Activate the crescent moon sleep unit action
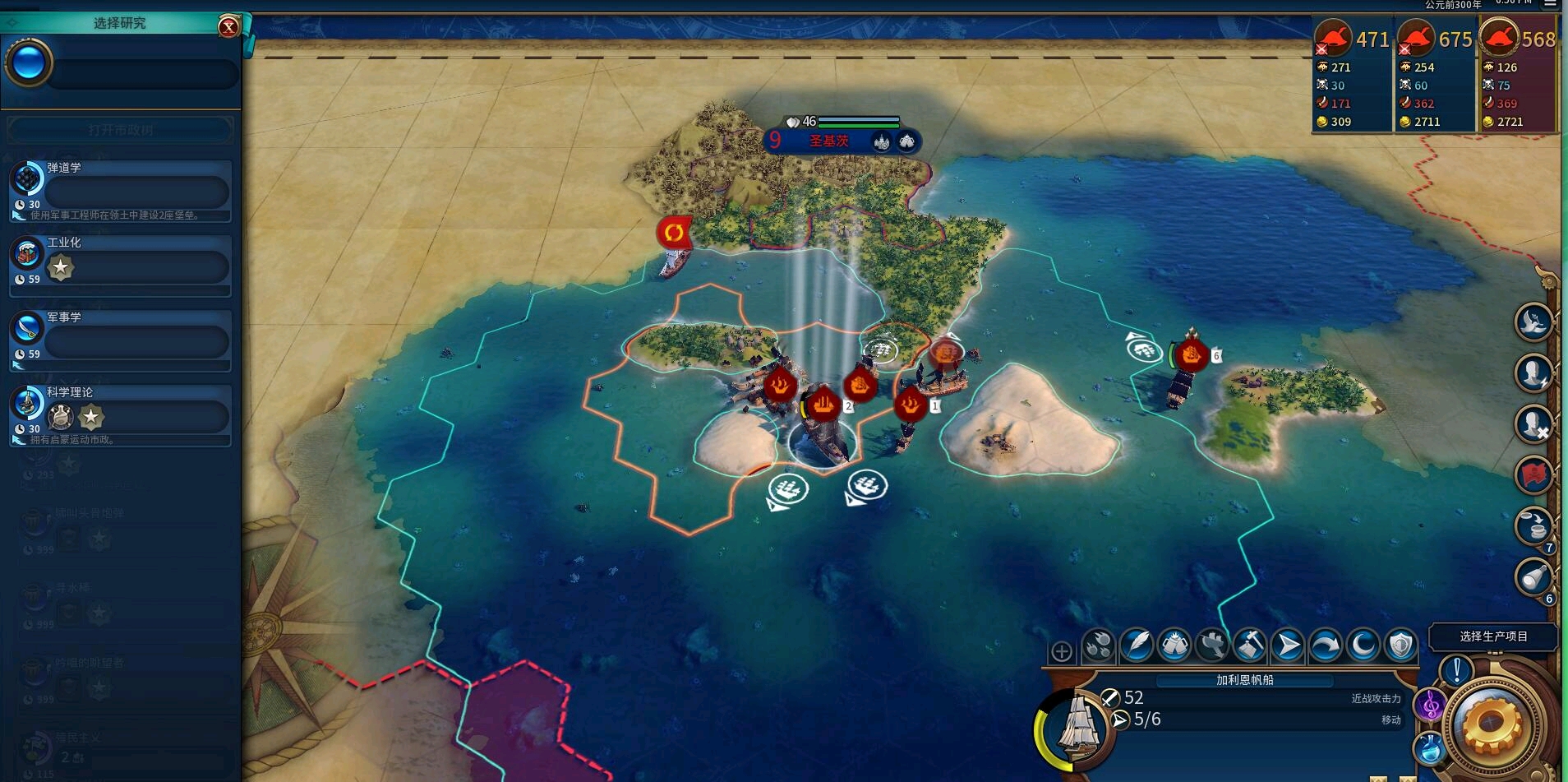 point(1363,646)
